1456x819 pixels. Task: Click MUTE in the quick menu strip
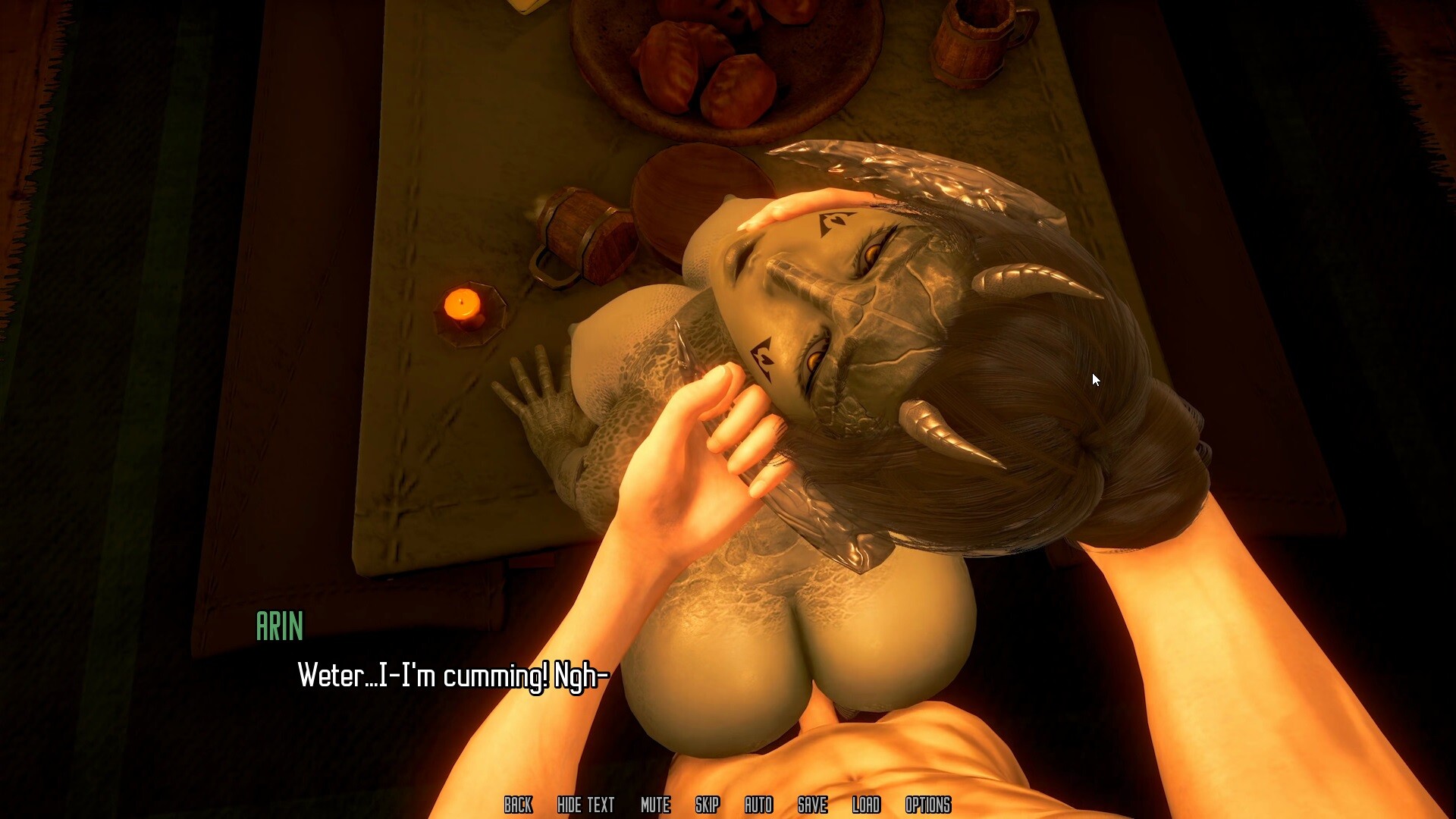coord(654,805)
